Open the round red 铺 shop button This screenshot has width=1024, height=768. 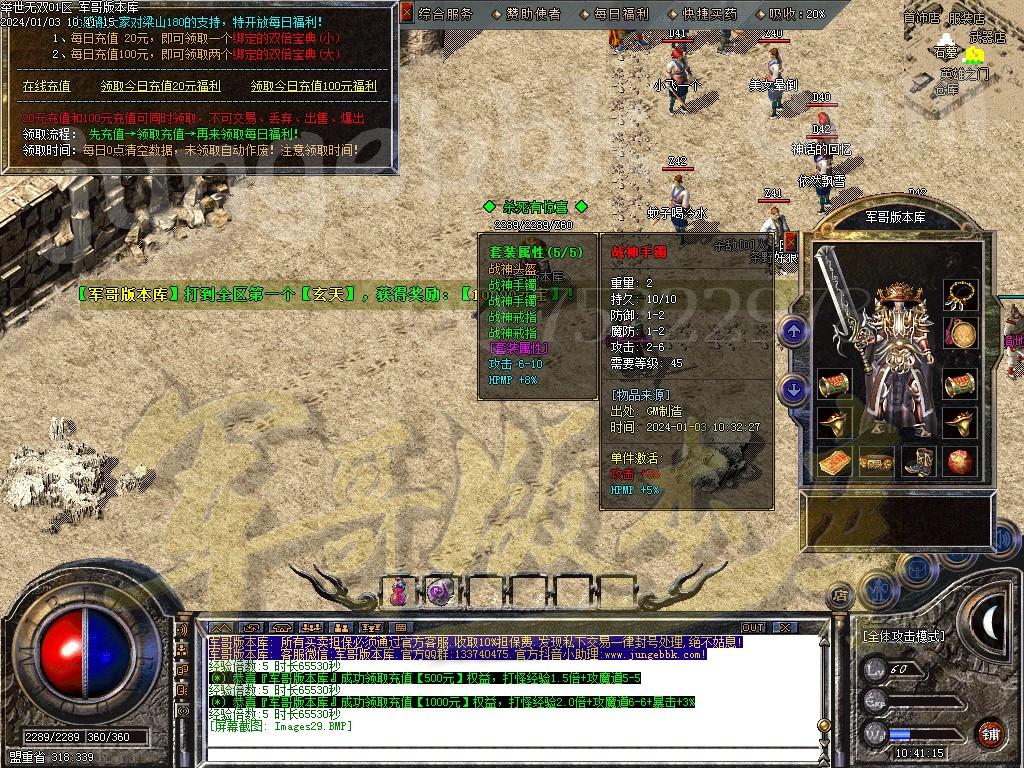[x=990, y=733]
